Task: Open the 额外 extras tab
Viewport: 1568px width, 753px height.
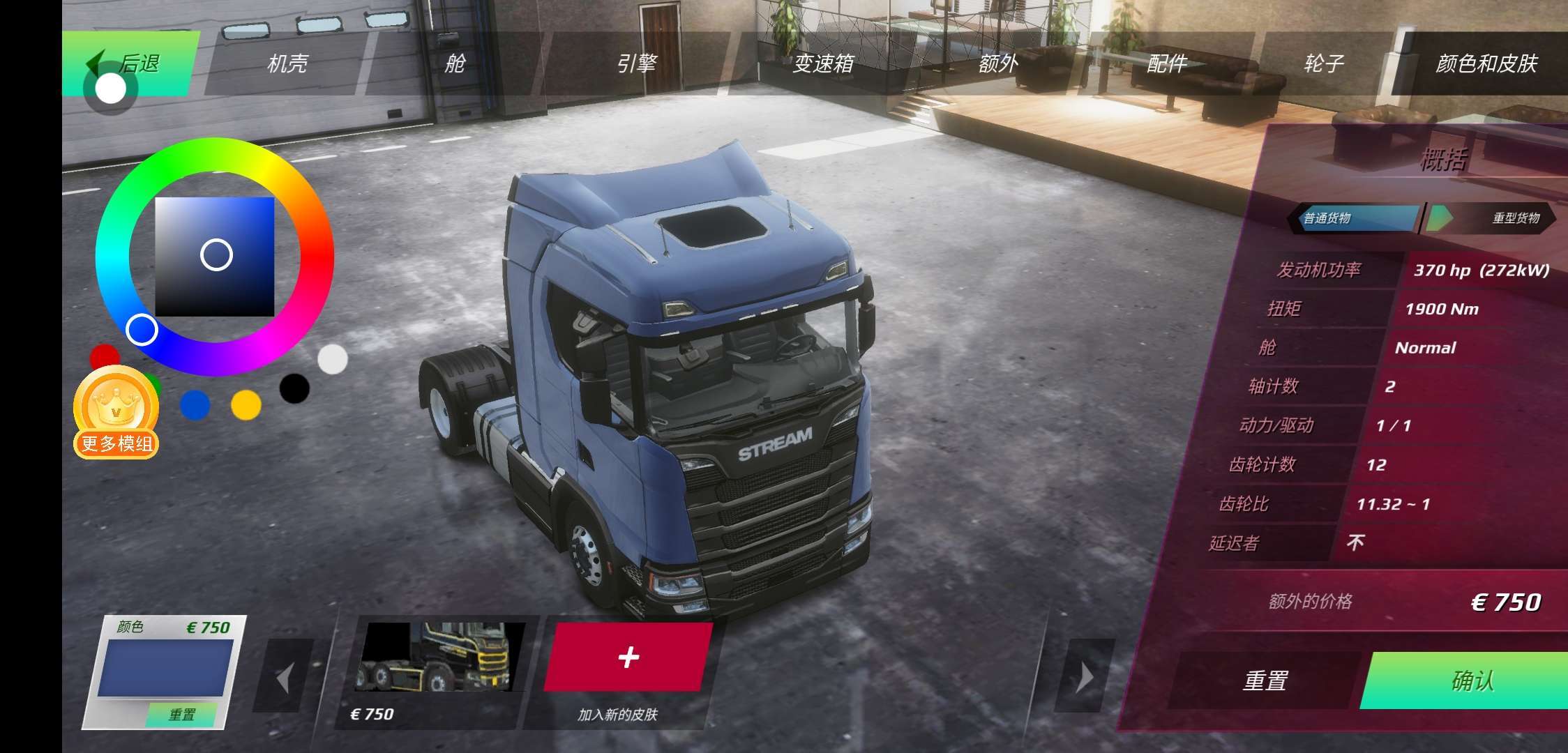Action: tap(998, 63)
